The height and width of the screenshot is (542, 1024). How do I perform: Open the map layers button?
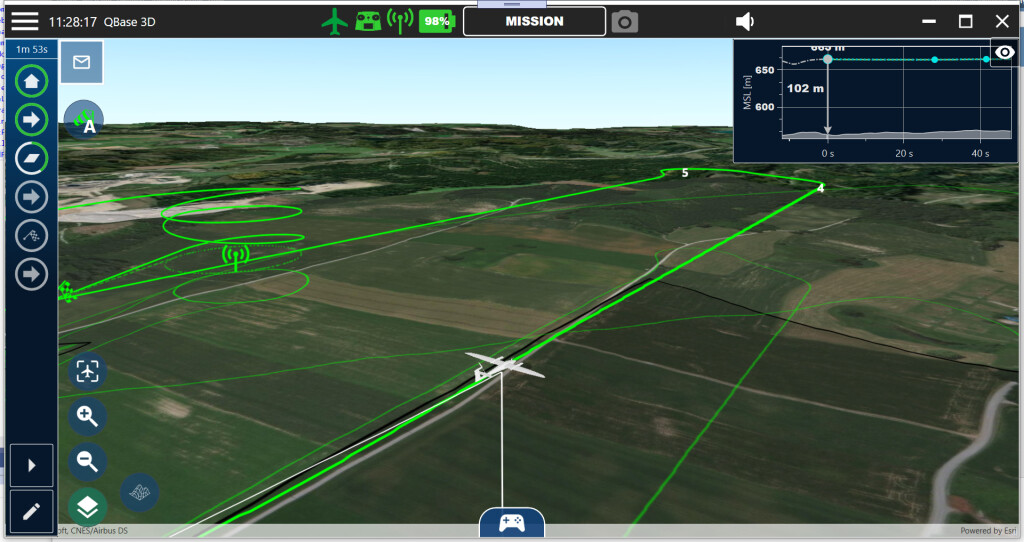click(x=88, y=506)
